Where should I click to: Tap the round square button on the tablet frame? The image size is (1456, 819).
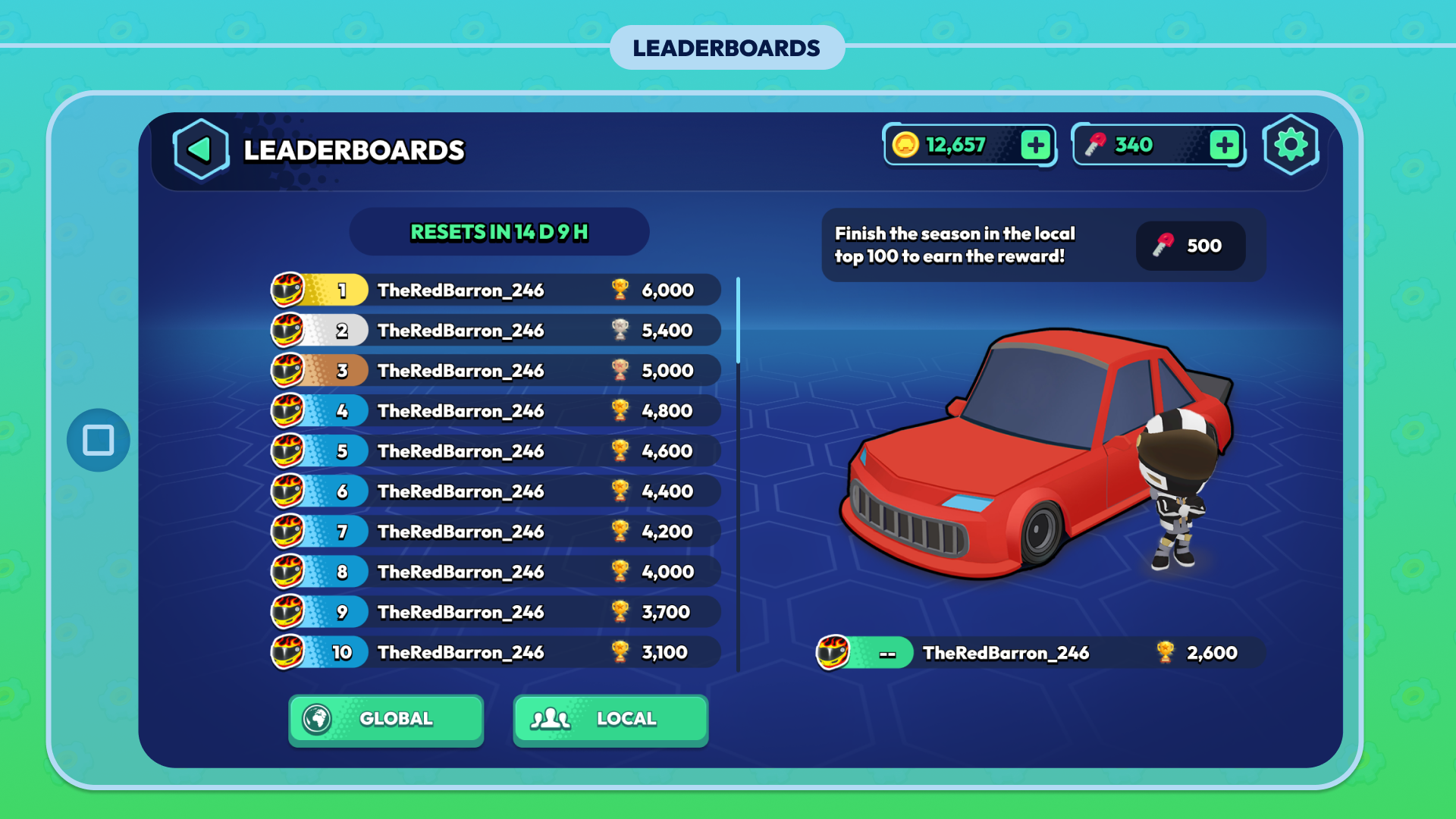tap(99, 440)
